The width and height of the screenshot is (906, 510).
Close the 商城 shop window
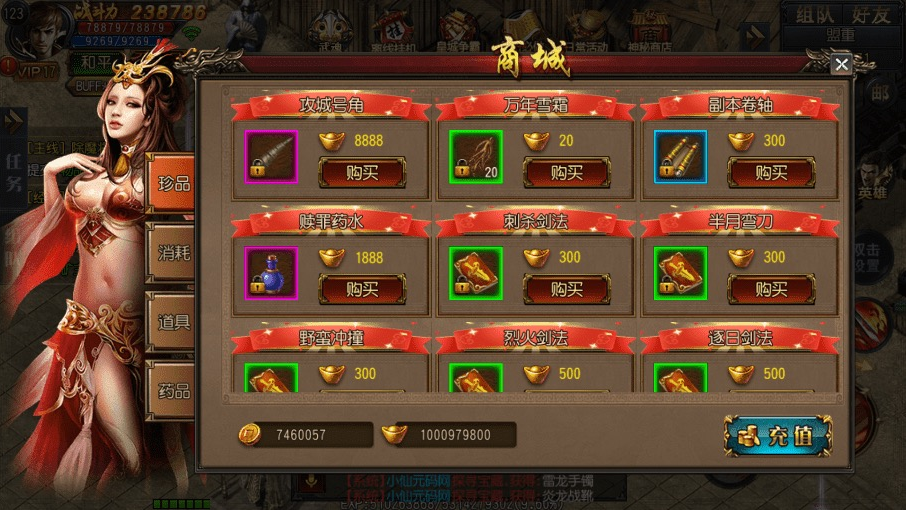pos(842,64)
